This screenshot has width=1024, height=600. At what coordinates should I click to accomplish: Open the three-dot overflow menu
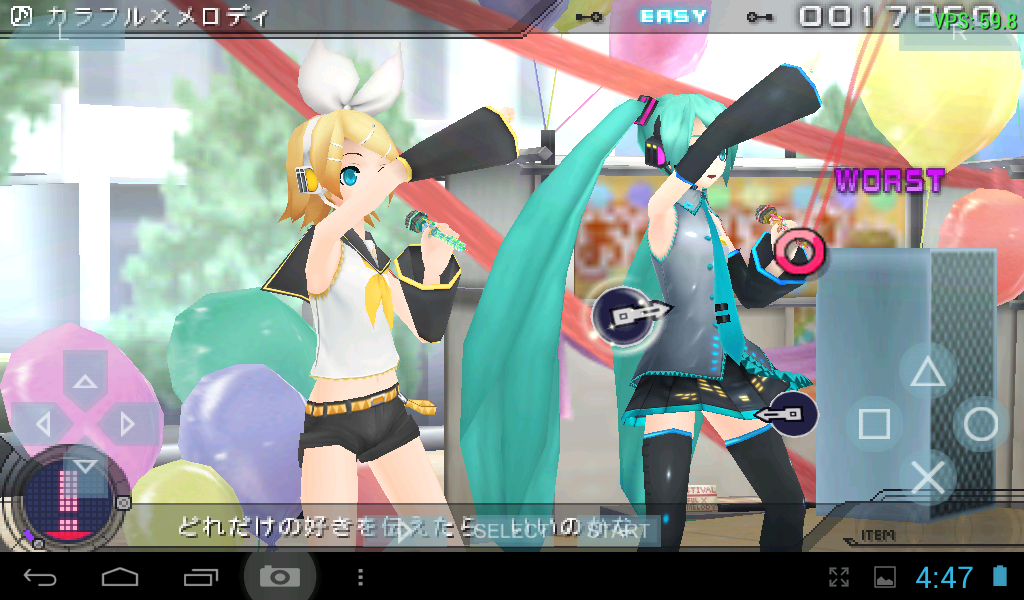(x=361, y=577)
